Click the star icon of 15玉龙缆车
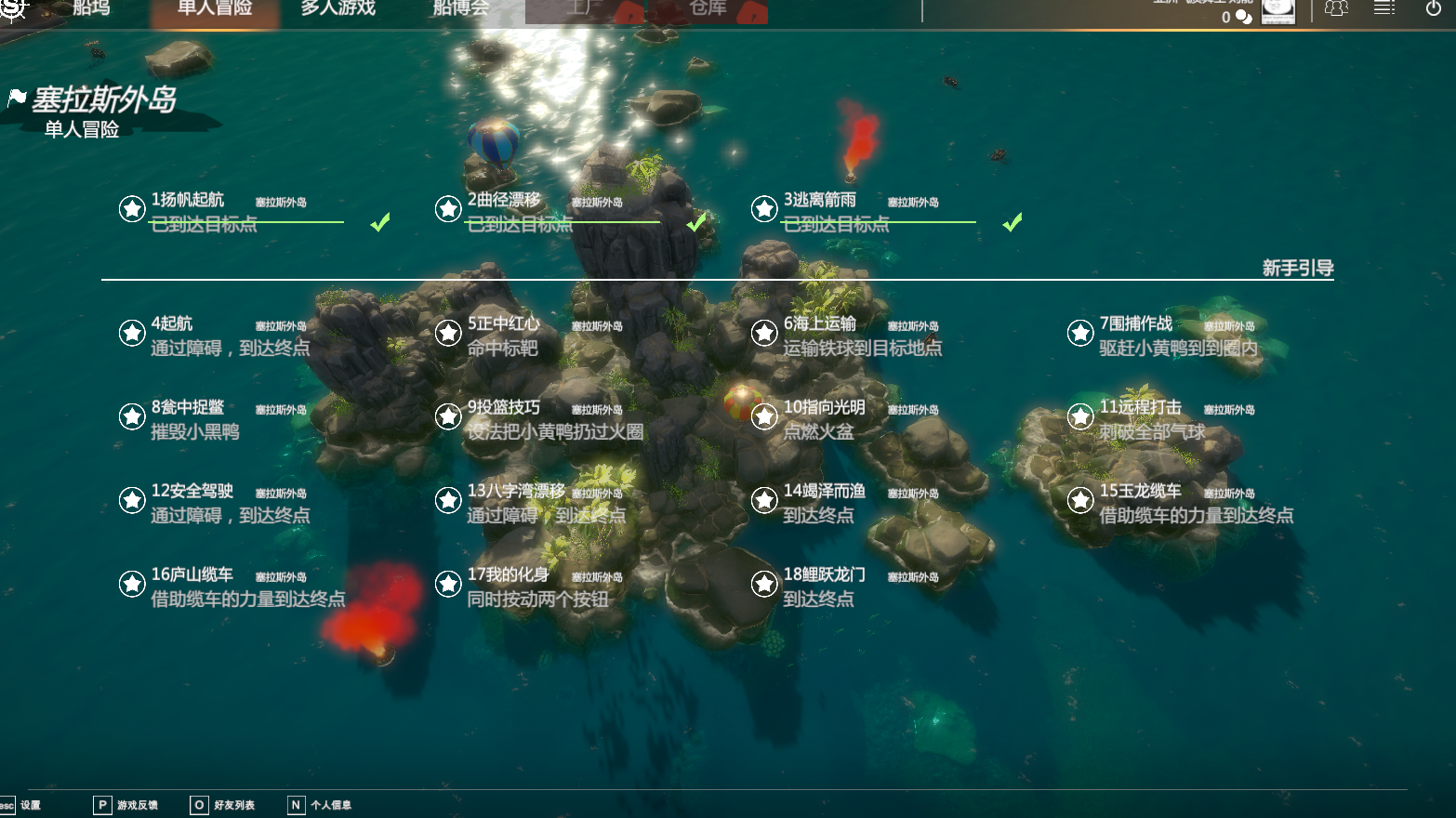 (1080, 500)
